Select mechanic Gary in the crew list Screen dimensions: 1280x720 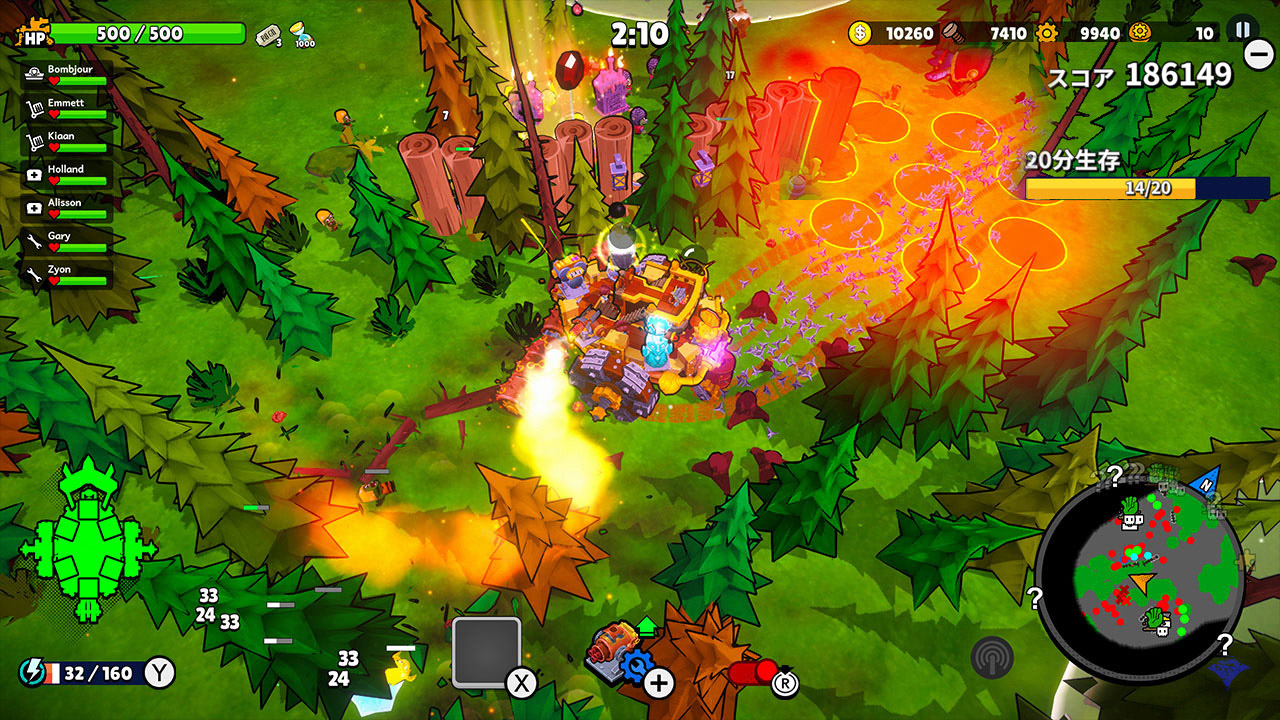(x=67, y=242)
